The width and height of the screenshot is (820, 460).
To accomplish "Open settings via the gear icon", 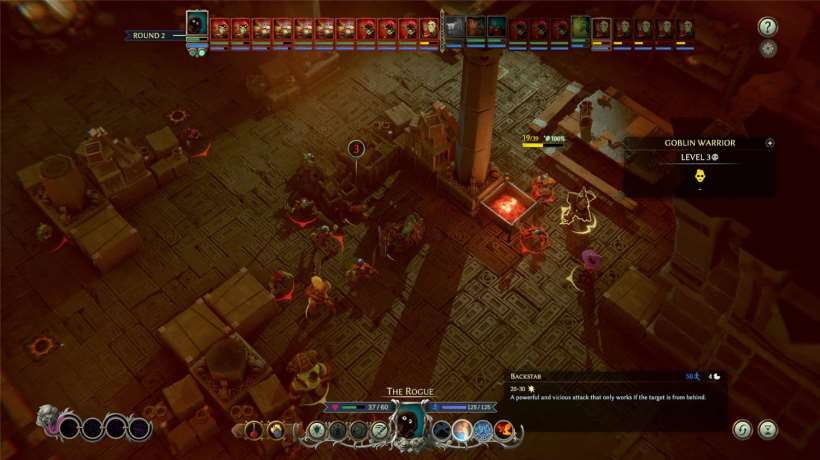I will pyautogui.click(x=768, y=49).
